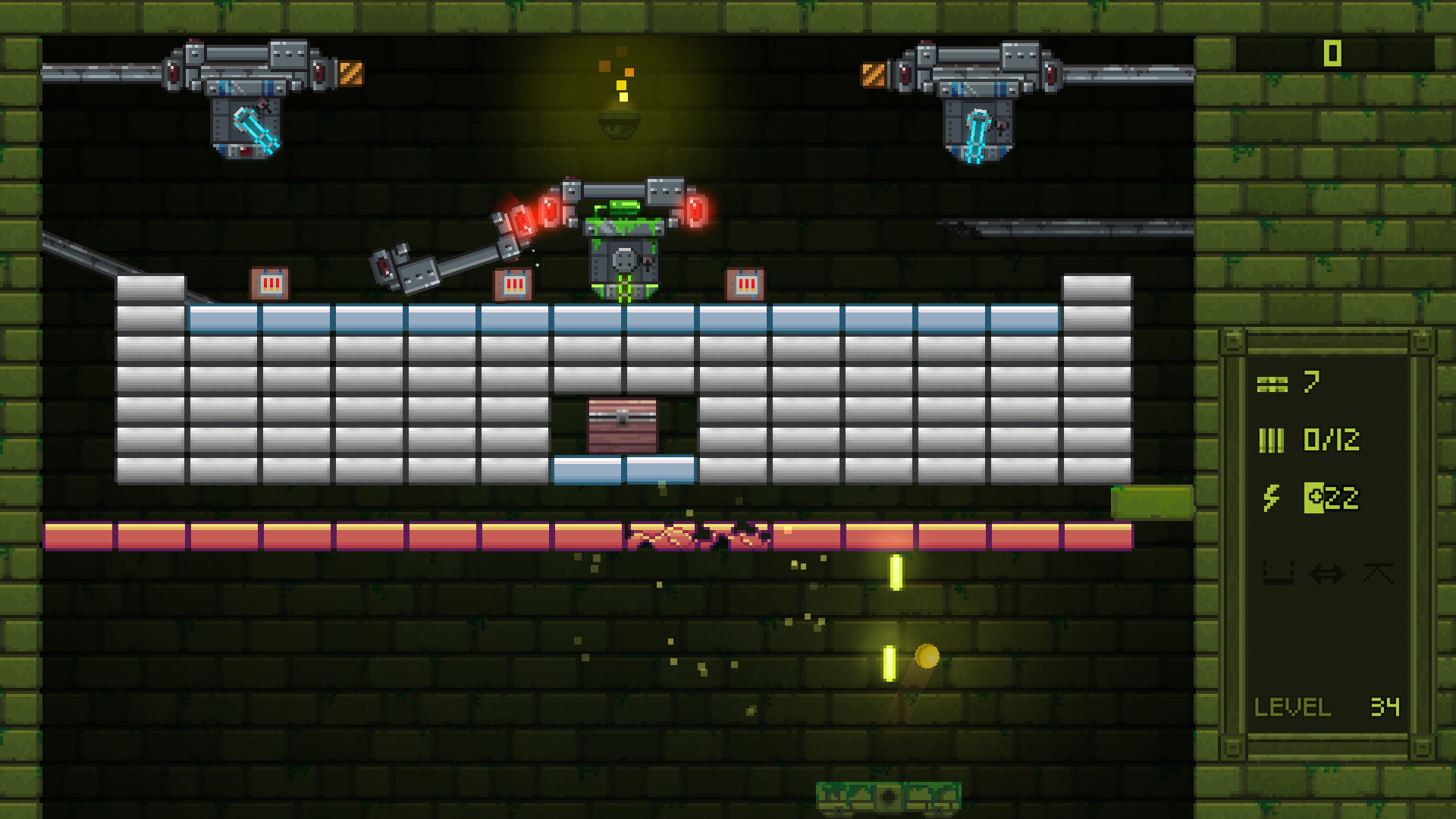
Task: Select the lives counter icon in the sidebar
Action: pyautogui.click(x=1272, y=383)
